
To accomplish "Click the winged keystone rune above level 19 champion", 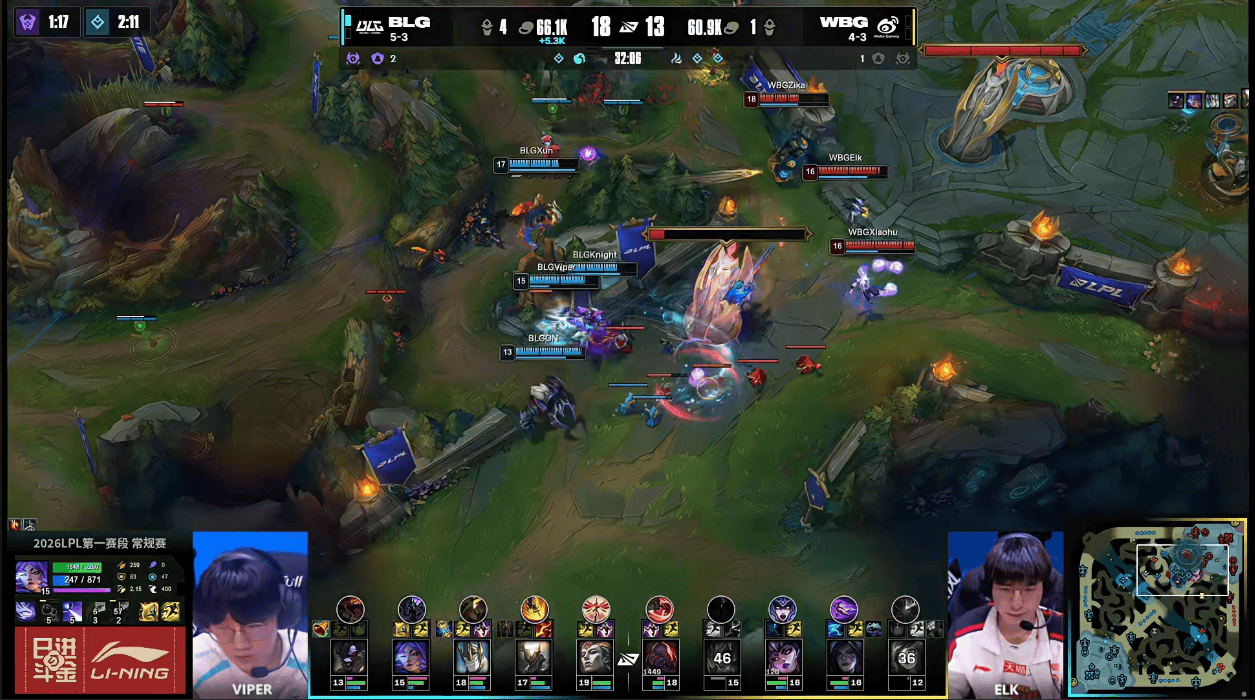I will pos(596,608).
